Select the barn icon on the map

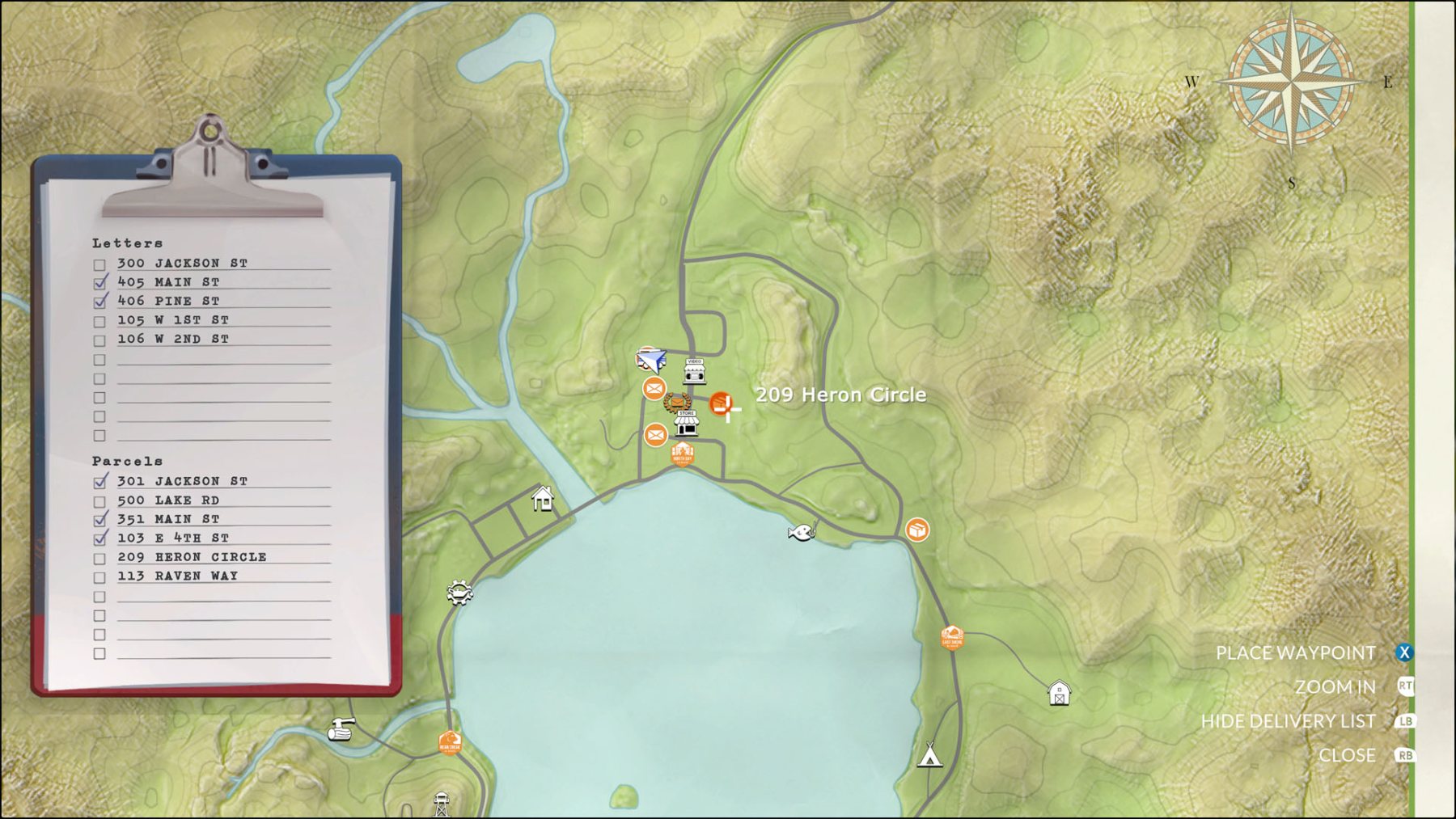pyautogui.click(x=1059, y=693)
